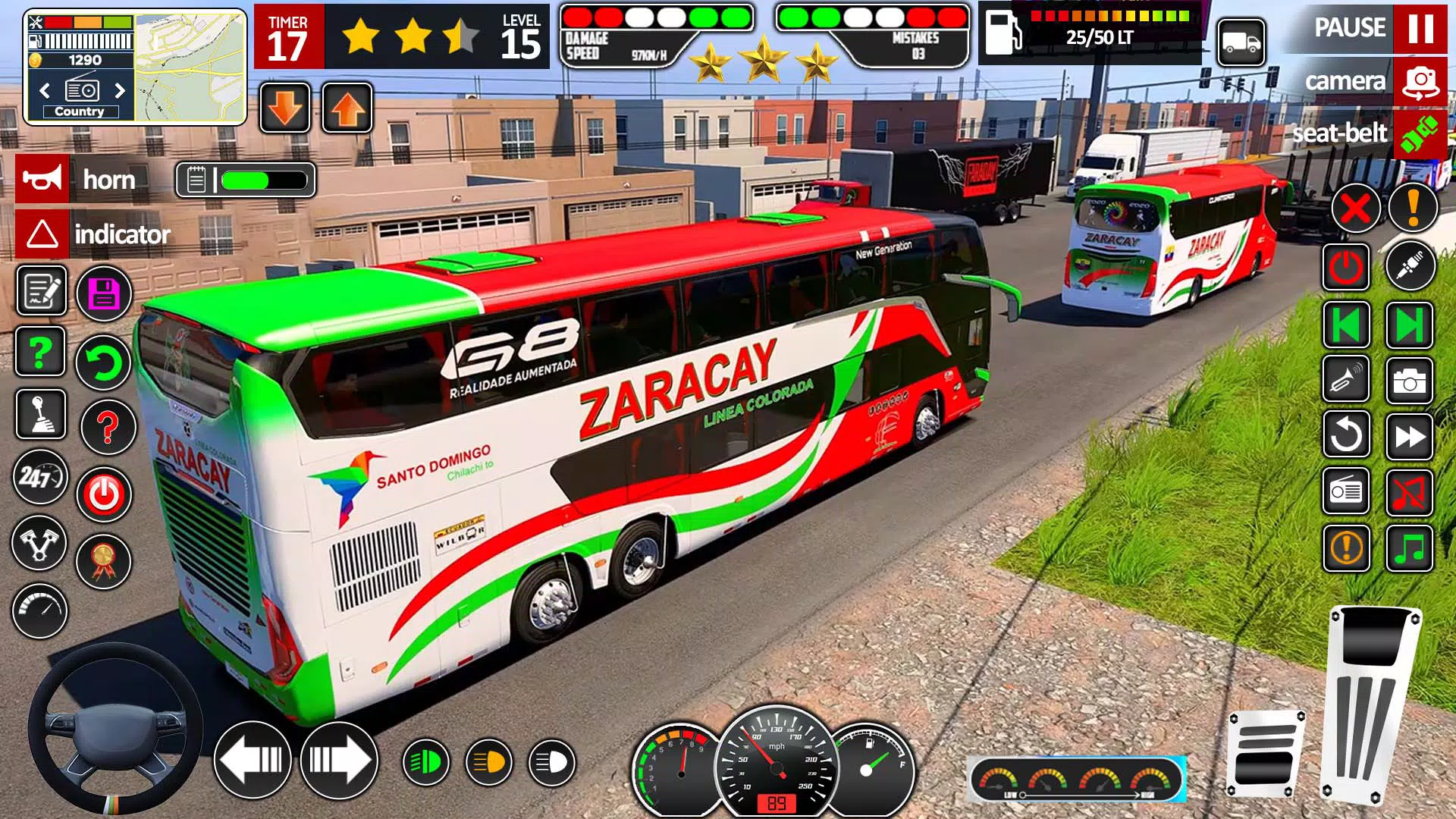1456x819 pixels.
Task: Steer right with the right arrow
Action: tap(339, 760)
